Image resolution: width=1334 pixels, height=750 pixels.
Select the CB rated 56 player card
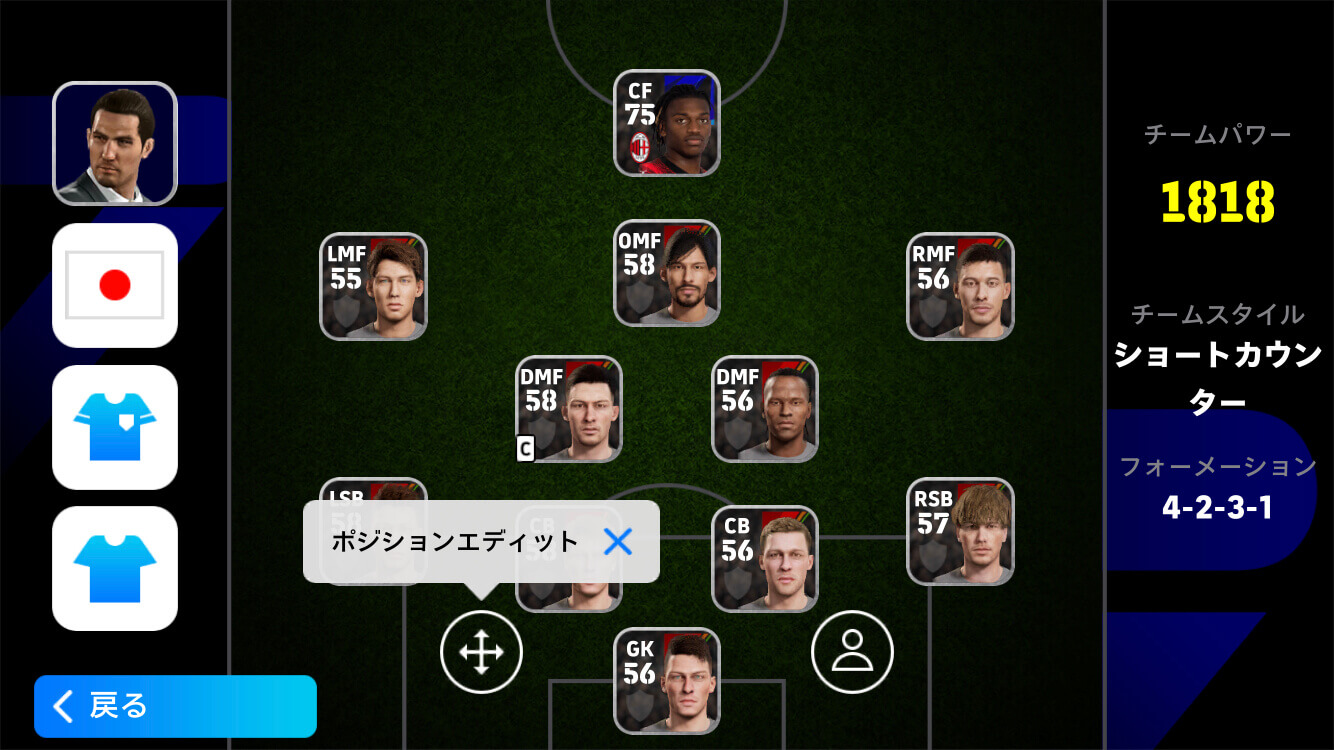coord(763,558)
